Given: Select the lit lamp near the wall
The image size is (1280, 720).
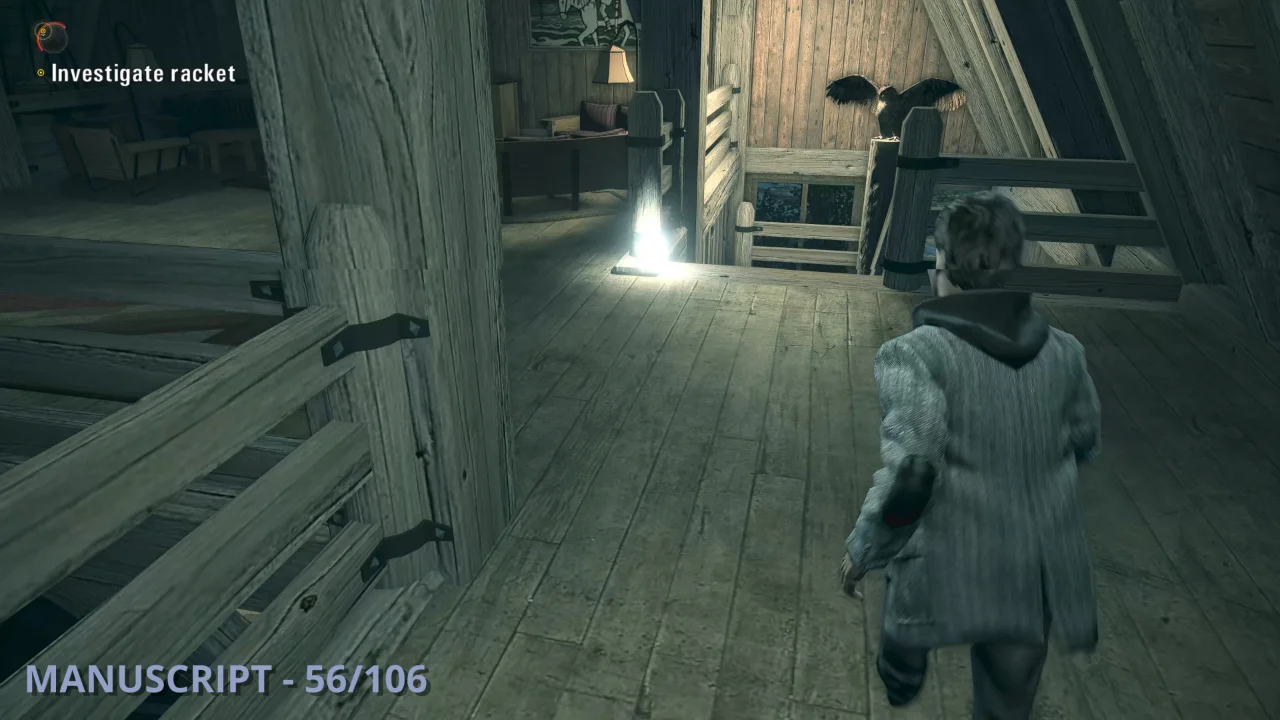Looking at the screenshot, I should 618,65.
